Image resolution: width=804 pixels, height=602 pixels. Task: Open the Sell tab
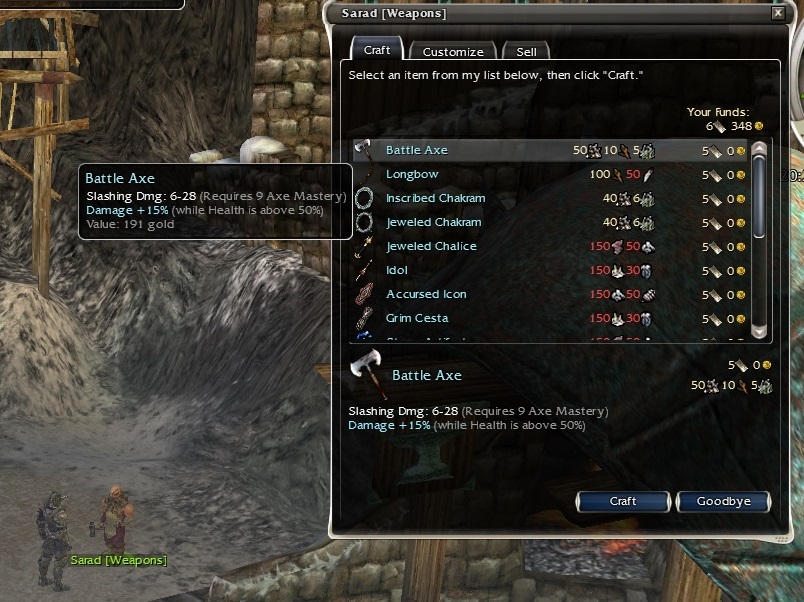click(x=525, y=51)
